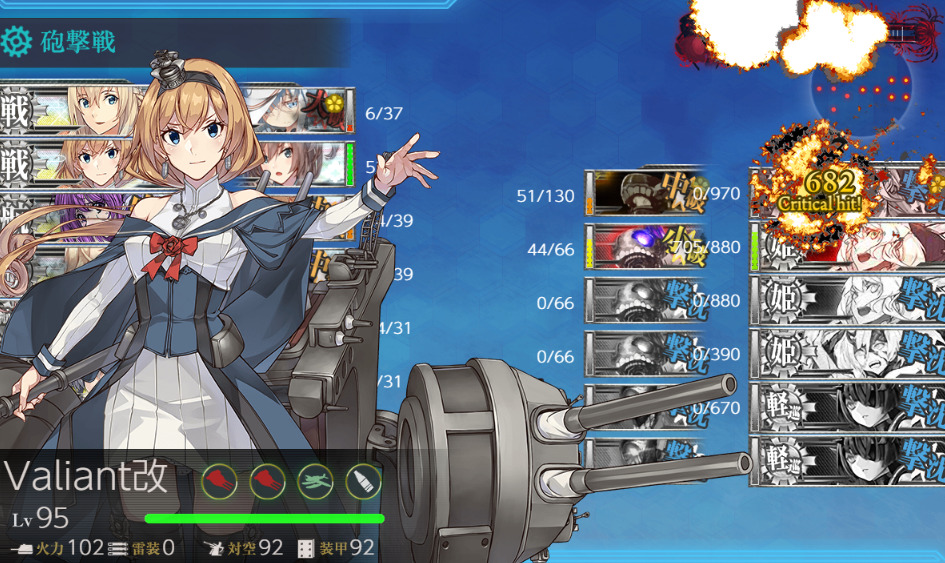Select the armor-piercing shell equipment icon

pyautogui.click(x=363, y=482)
